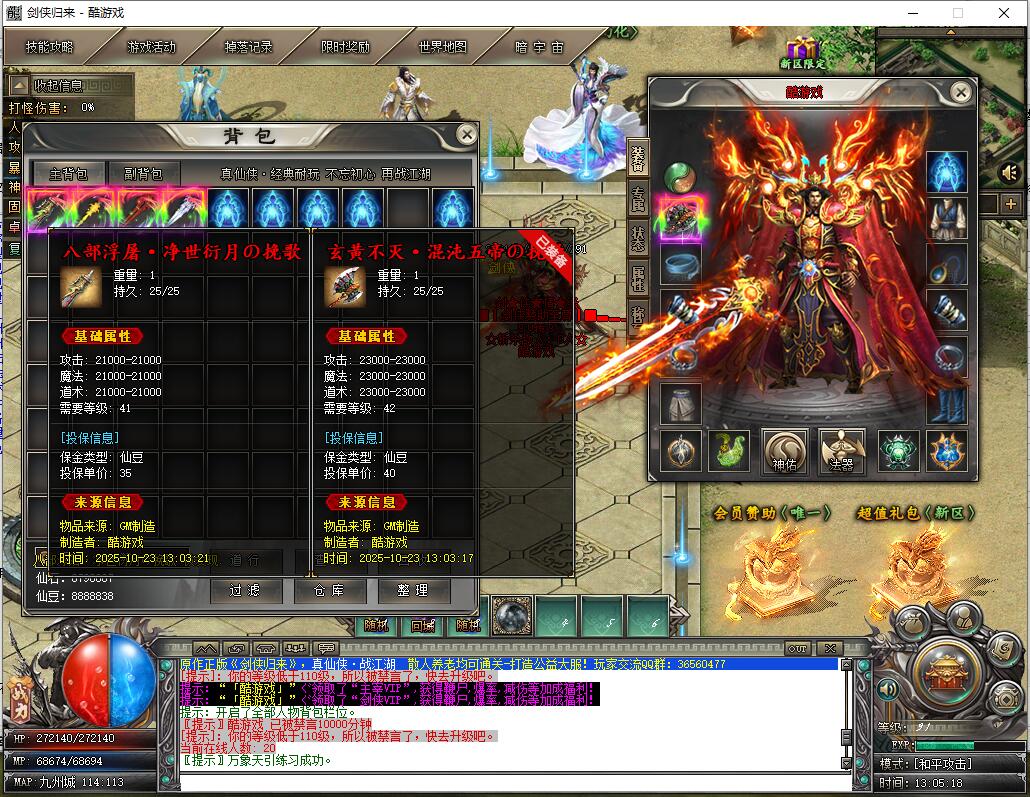
Task: Open the 仓库 warehouse
Action: pos(329,591)
